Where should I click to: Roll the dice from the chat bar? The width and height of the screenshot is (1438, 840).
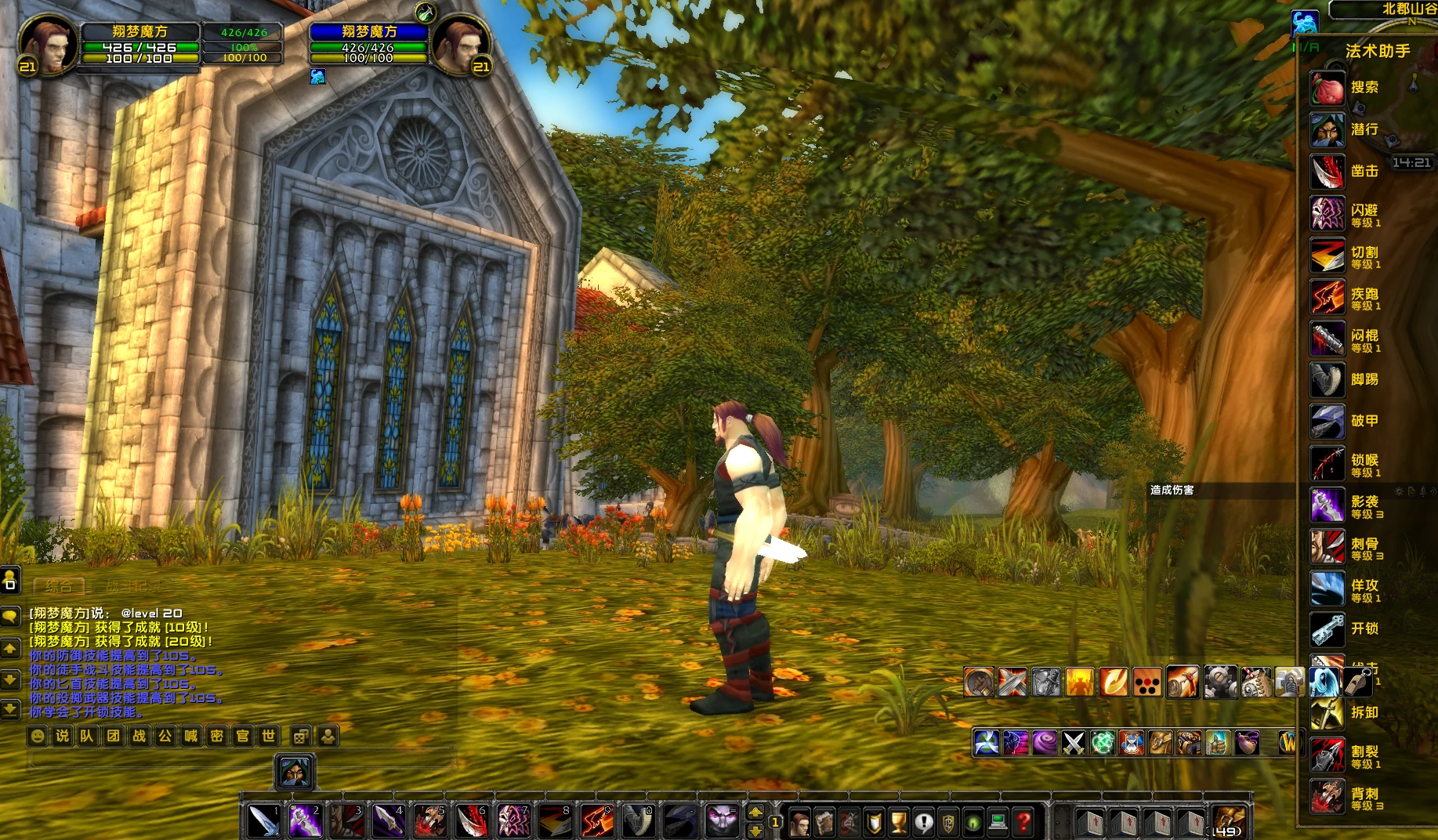[300, 736]
